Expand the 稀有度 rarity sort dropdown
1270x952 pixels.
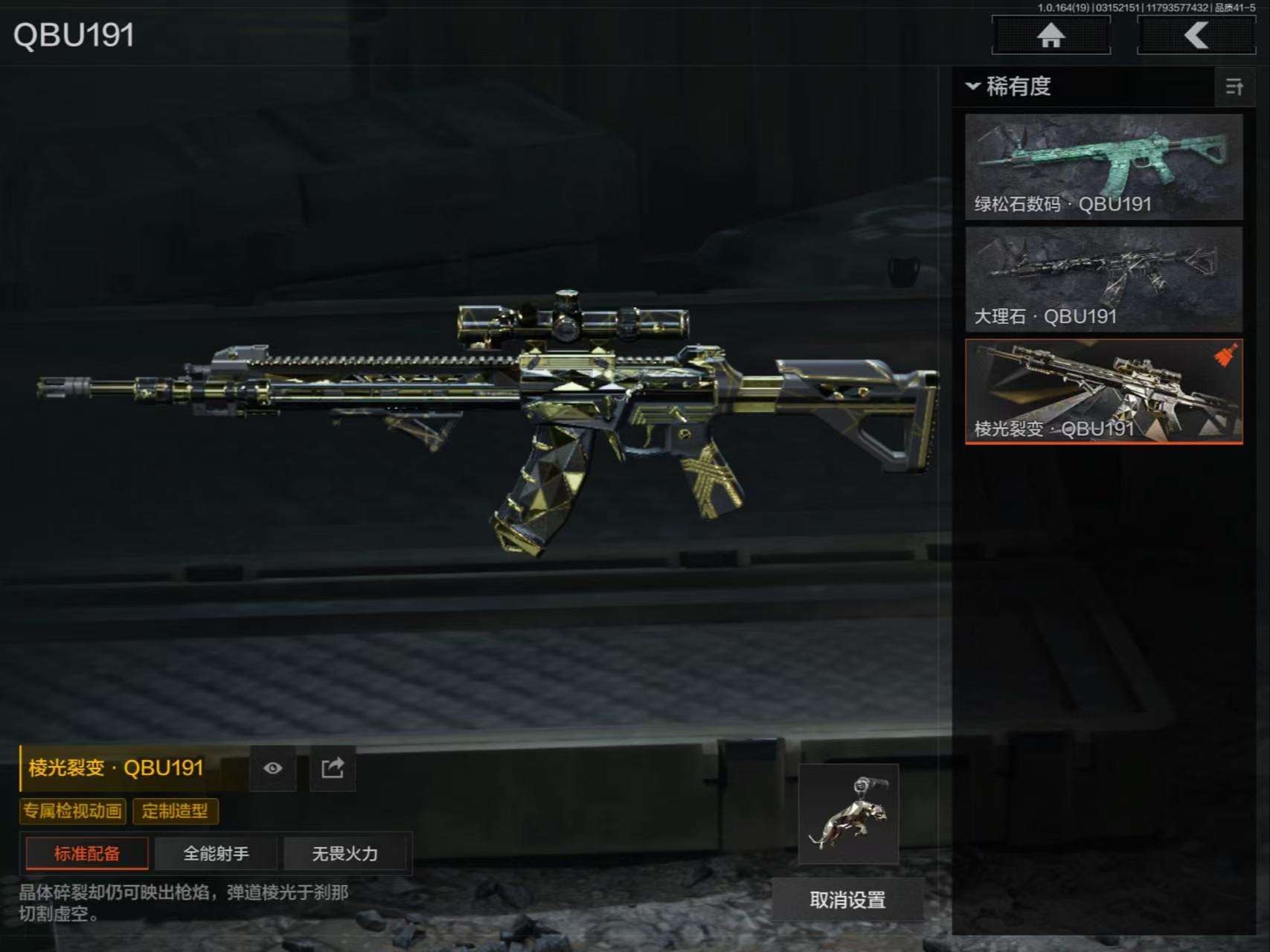1009,86
